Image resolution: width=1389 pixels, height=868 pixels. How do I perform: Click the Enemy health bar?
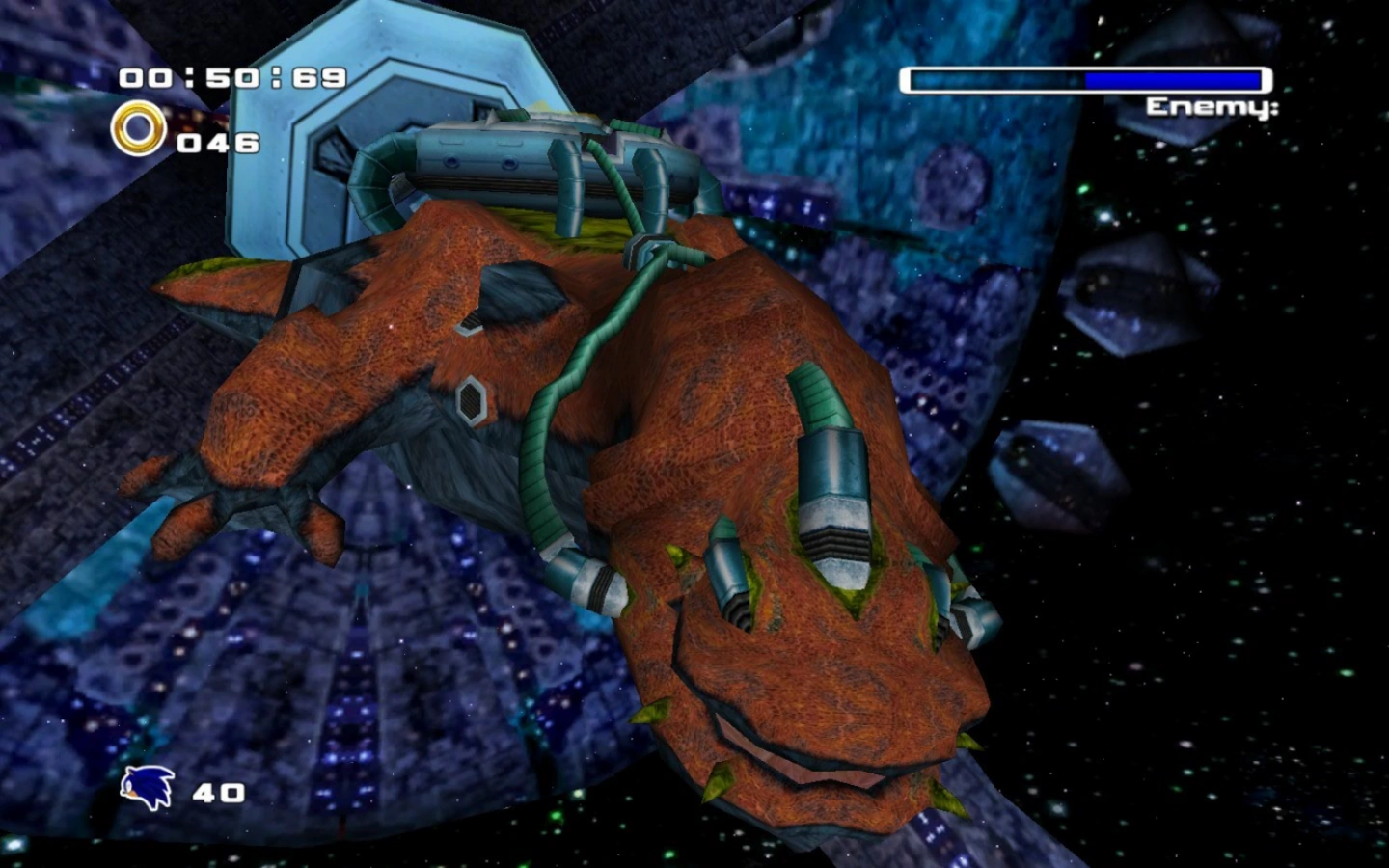[1085, 77]
